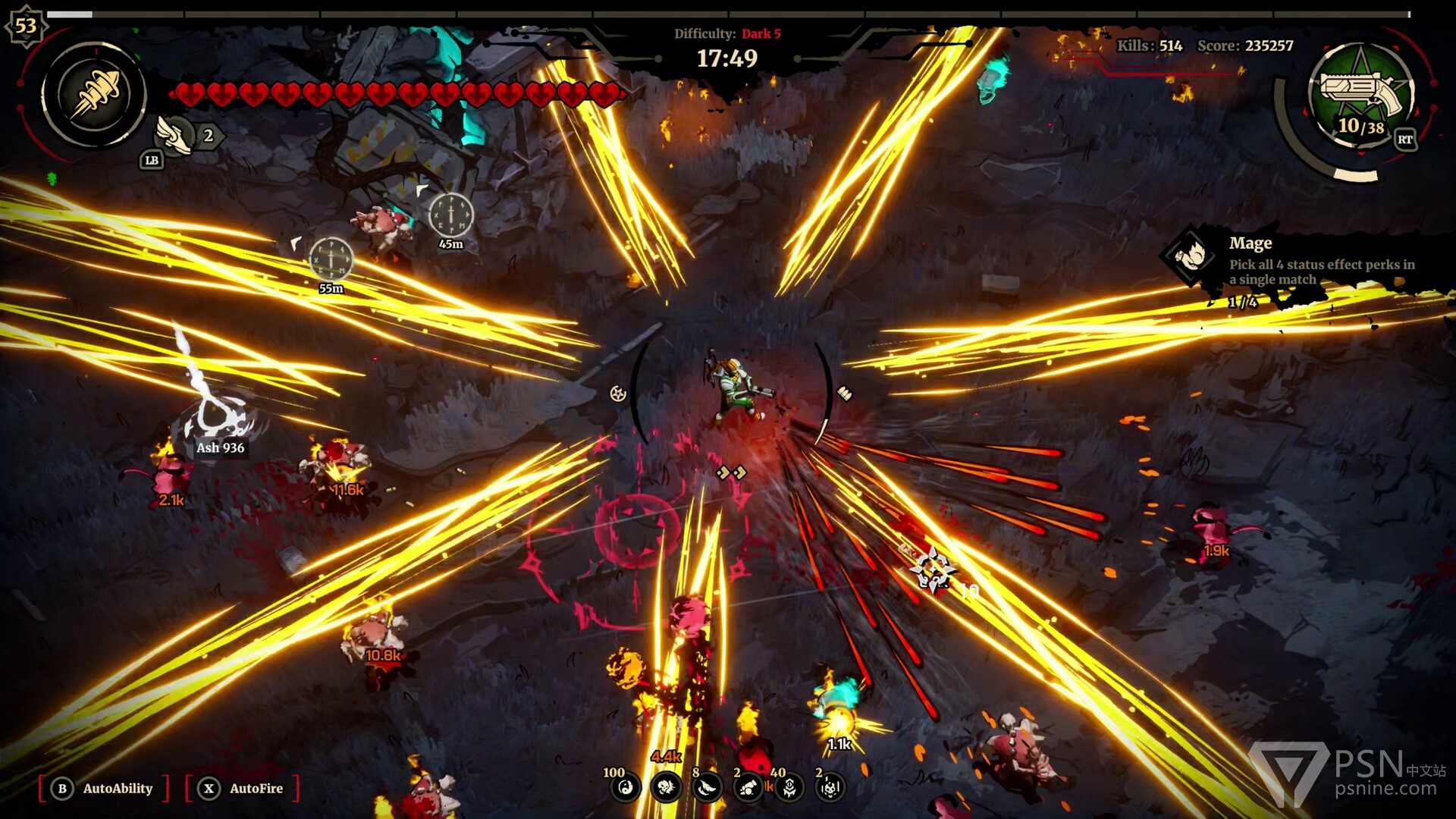Select the revolver weapon icon
Viewport: 1456px width, 819px height.
point(1361,95)
